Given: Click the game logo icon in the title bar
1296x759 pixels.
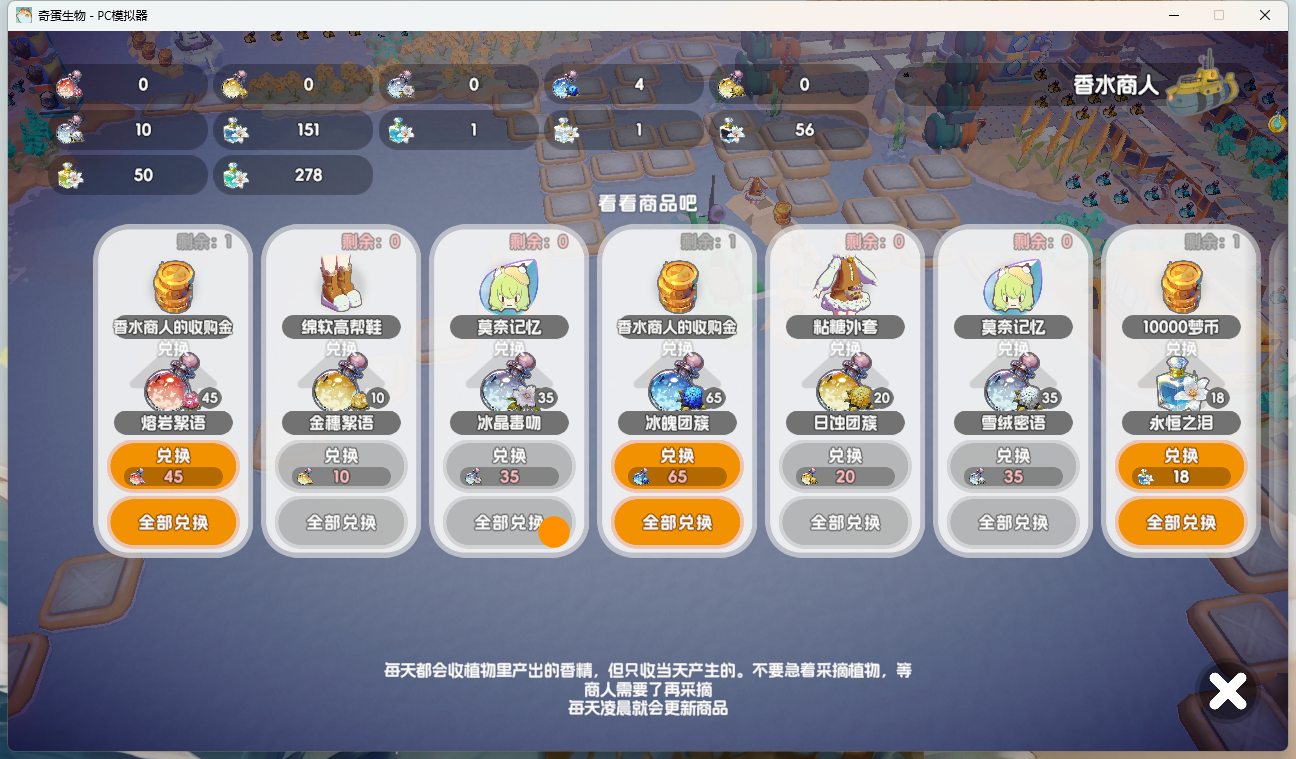Looking at the screenshot, I should coord(24,15).
